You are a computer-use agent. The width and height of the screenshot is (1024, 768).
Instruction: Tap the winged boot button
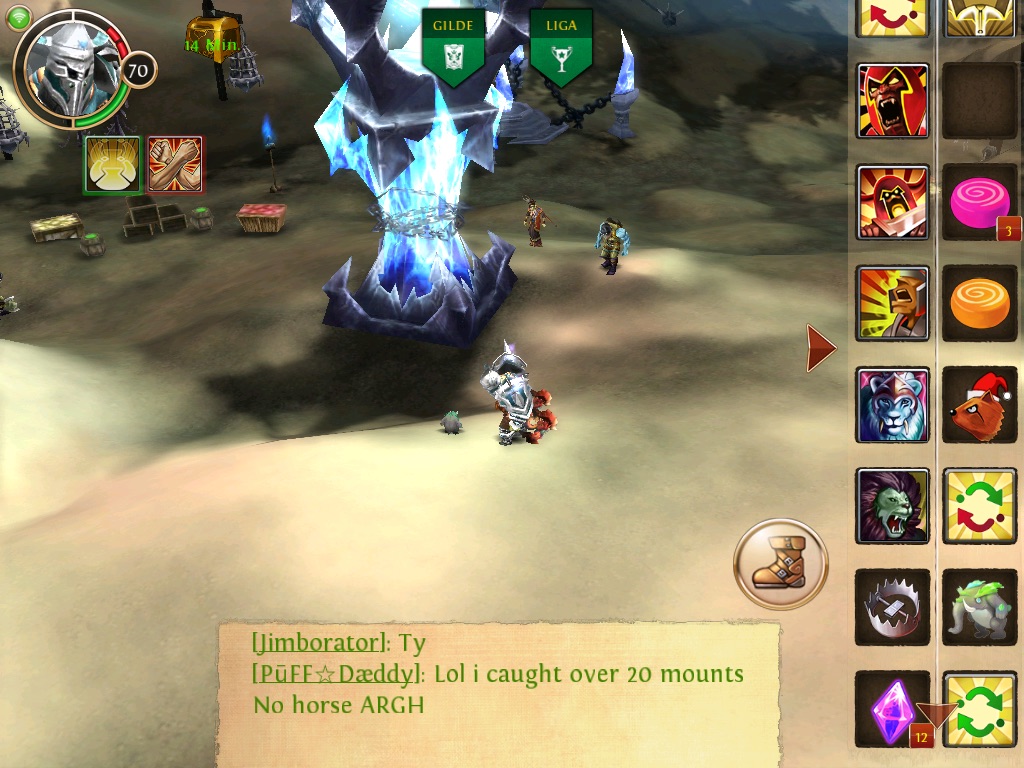780,564
